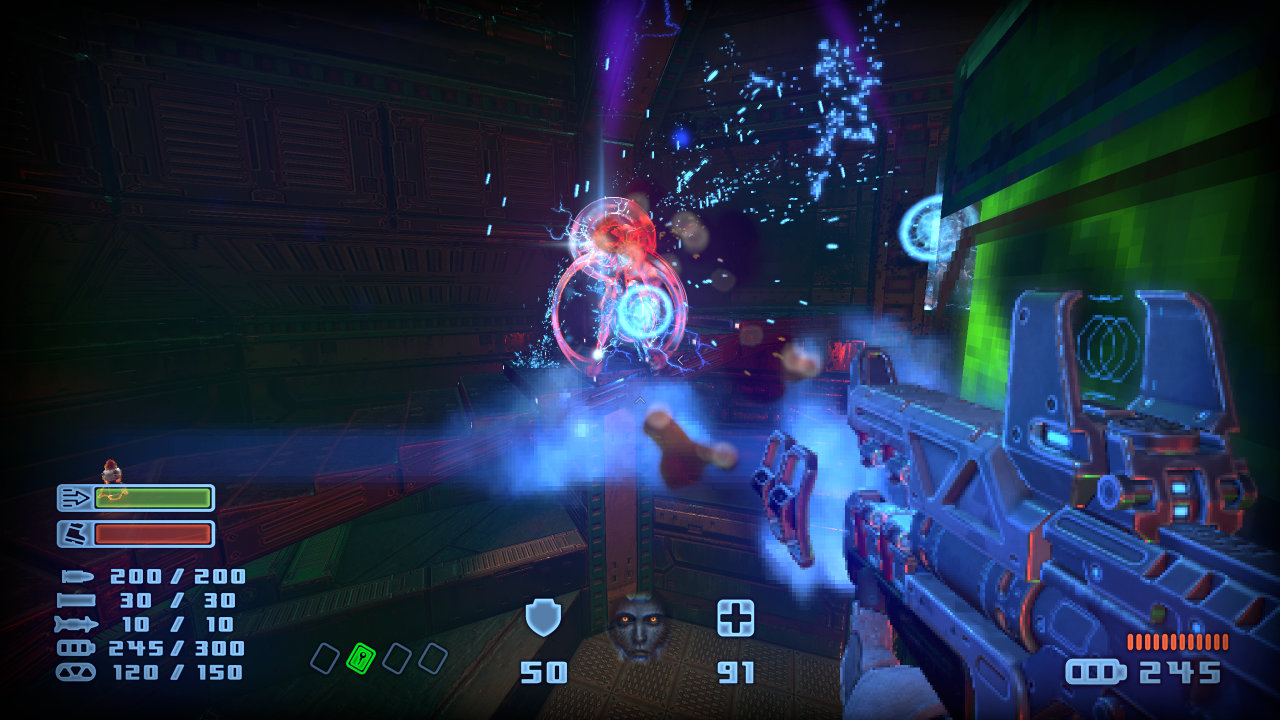Select the shotgun shell ammo icon
Screen dimensions: 1280x720
point(76,600)
